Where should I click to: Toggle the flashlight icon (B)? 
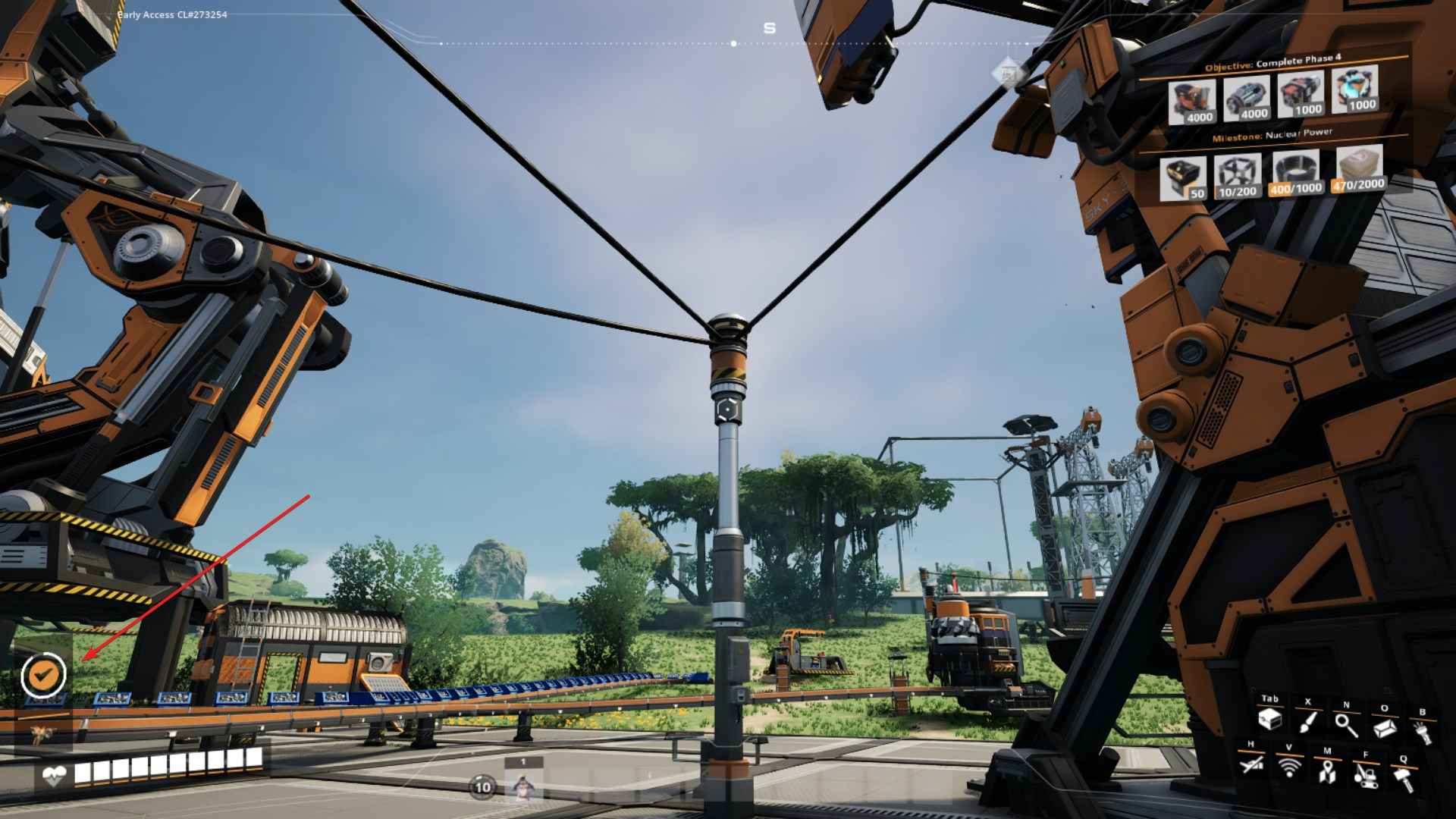[1422, 732]
